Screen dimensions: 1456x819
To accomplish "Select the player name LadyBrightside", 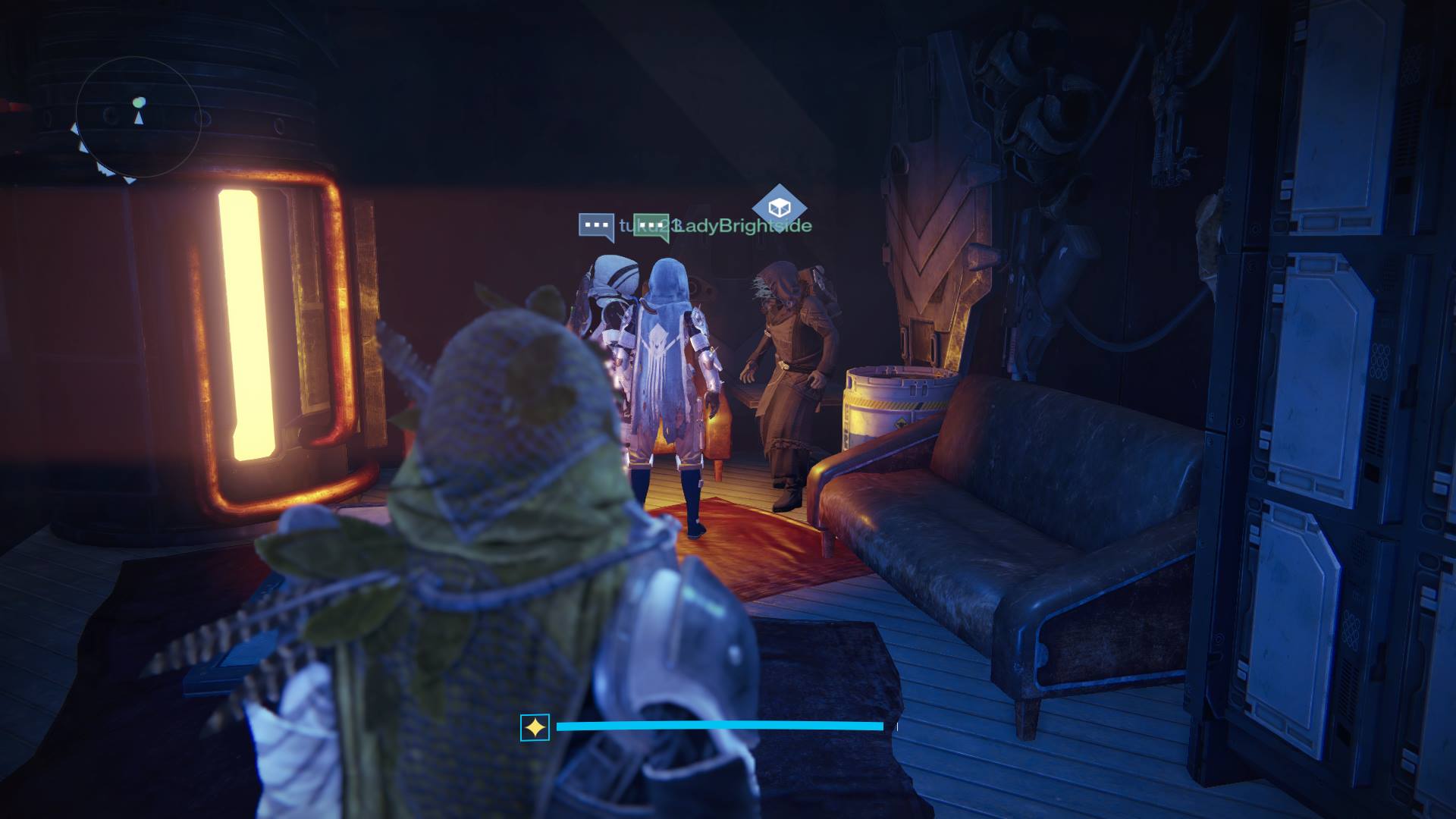I will [747, 224].
